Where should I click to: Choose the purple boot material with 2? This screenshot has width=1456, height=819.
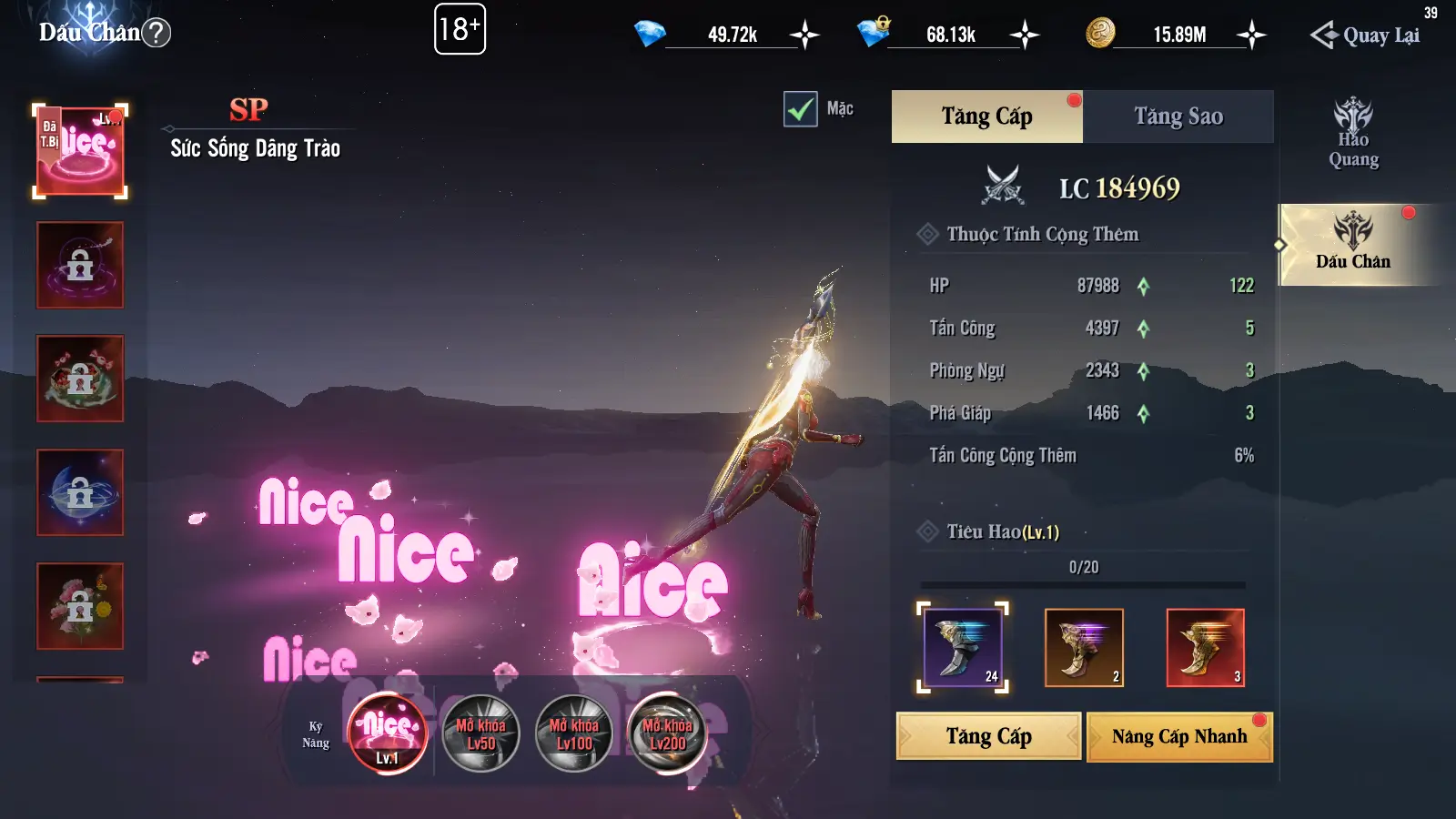(1084, 647)
